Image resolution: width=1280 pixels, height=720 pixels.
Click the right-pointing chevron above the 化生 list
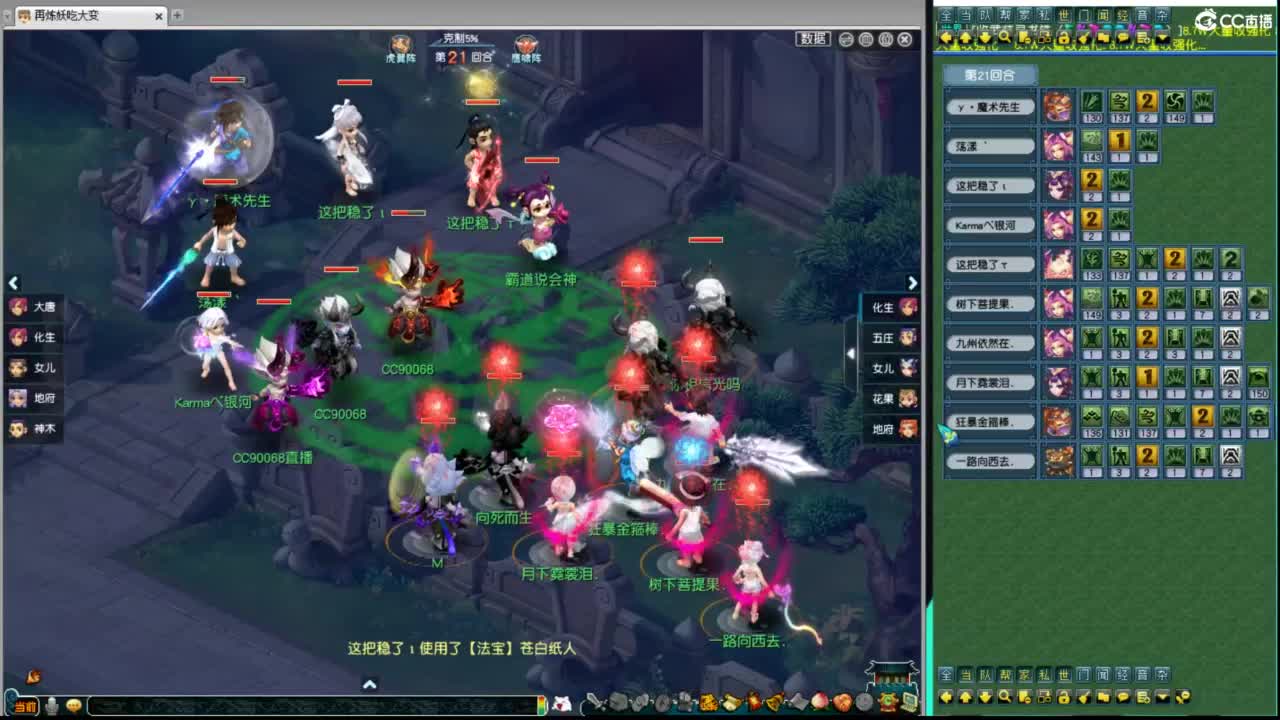[911, 283]
